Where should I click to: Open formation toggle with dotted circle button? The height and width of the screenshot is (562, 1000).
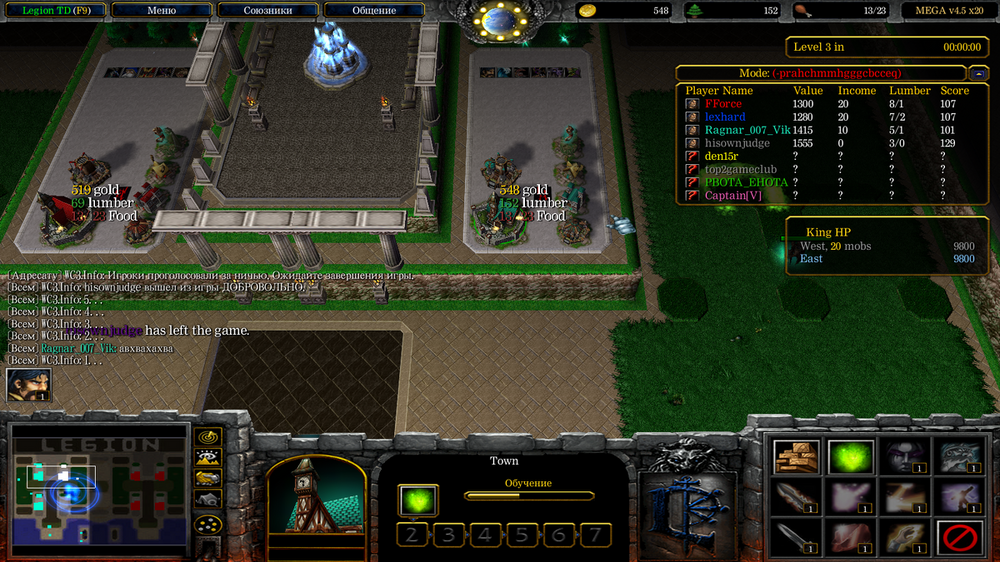207,523
